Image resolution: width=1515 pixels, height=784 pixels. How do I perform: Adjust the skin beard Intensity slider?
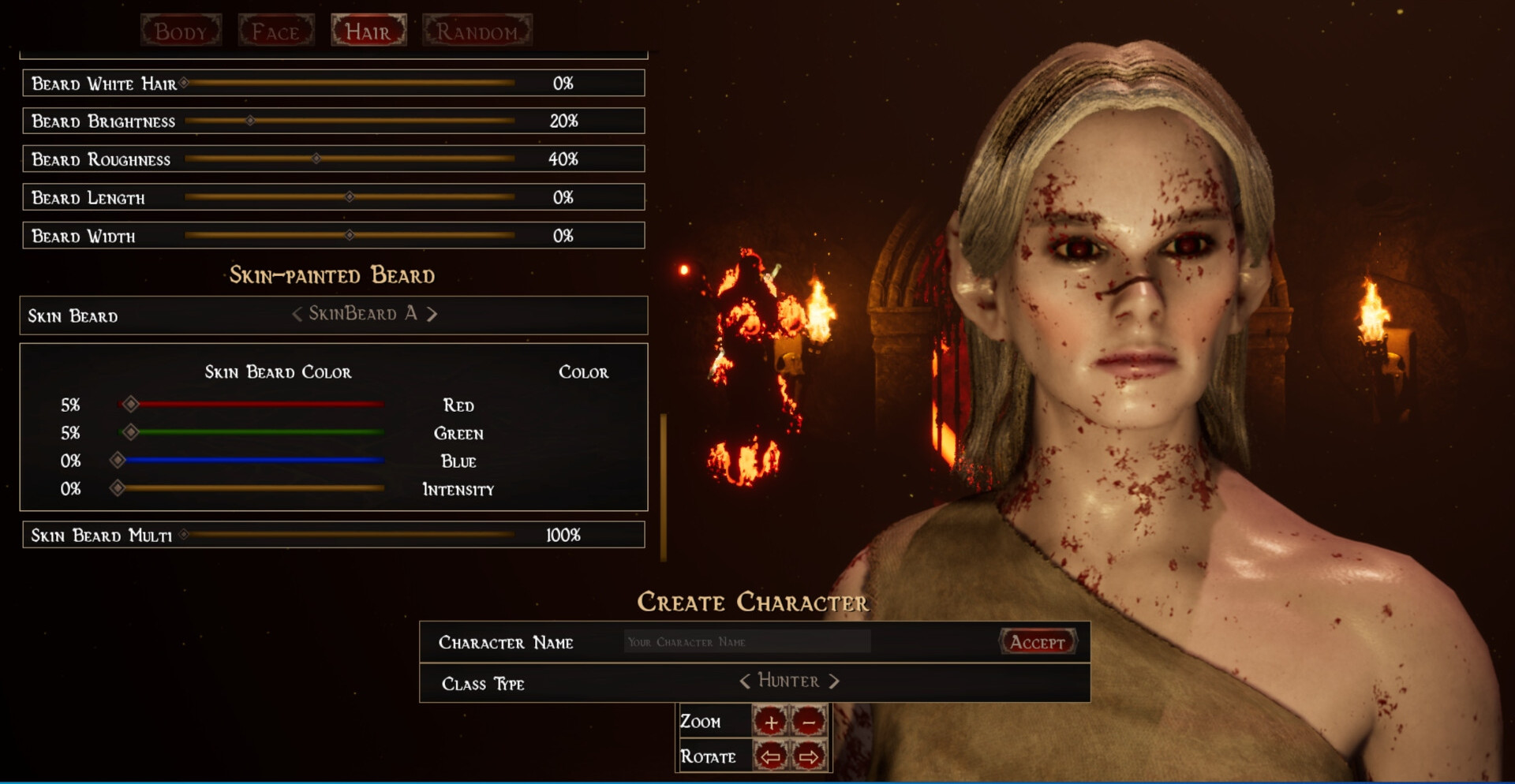pos(118,489)
